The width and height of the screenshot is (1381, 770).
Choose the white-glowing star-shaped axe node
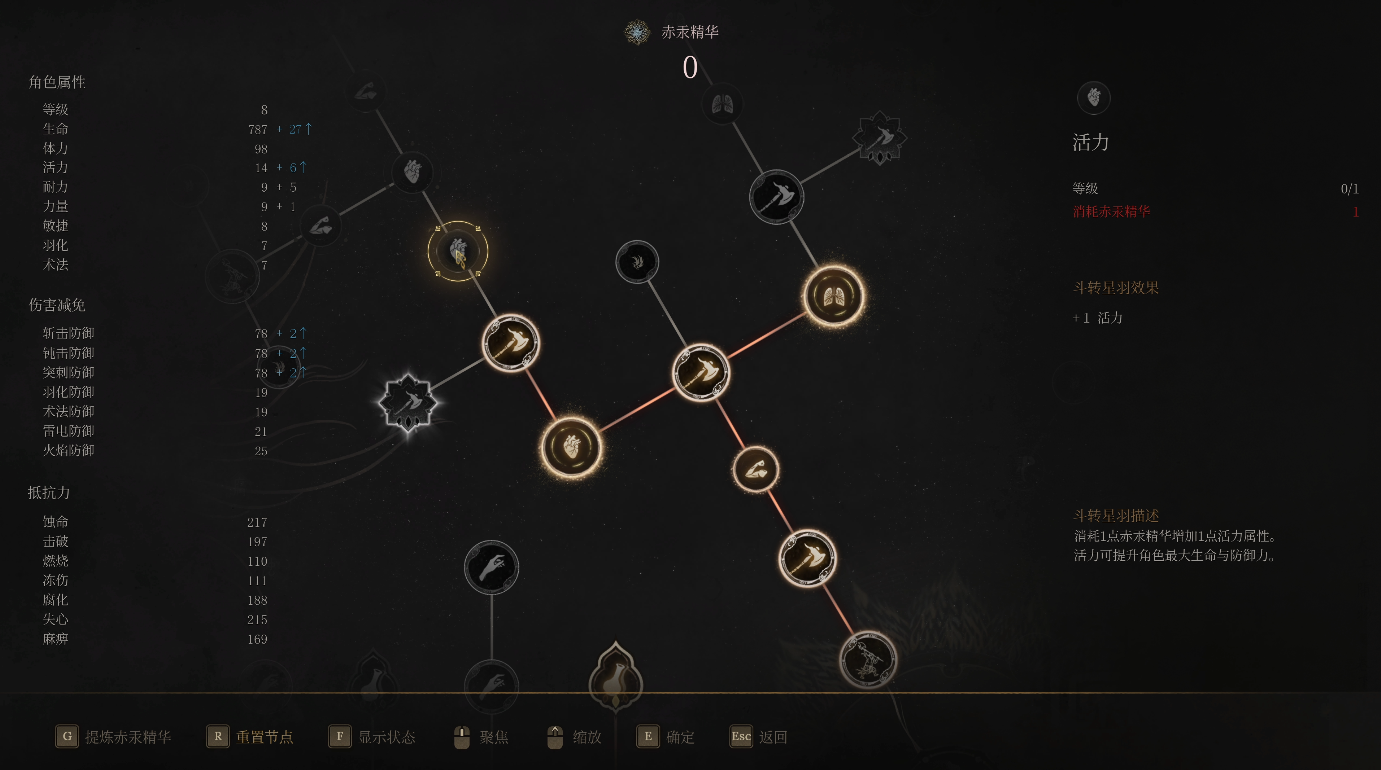408,404
